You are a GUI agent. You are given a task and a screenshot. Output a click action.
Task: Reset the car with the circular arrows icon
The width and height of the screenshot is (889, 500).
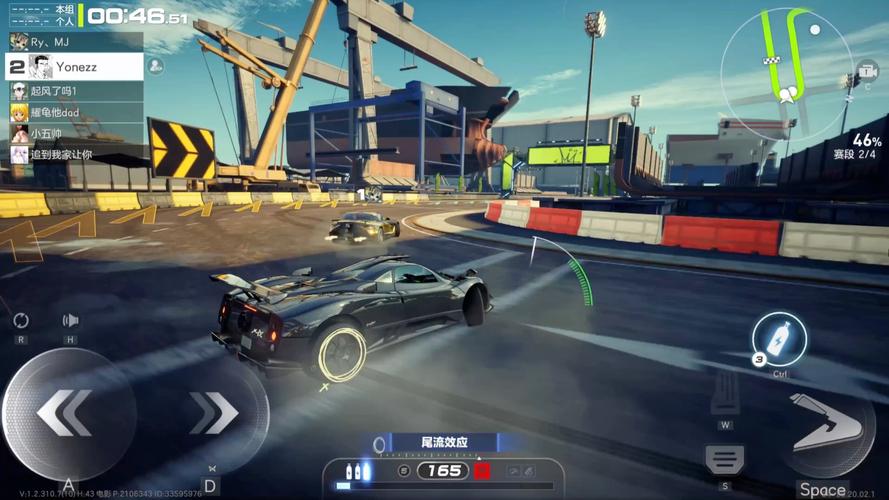pyautogui.click(x=21, y=321)
